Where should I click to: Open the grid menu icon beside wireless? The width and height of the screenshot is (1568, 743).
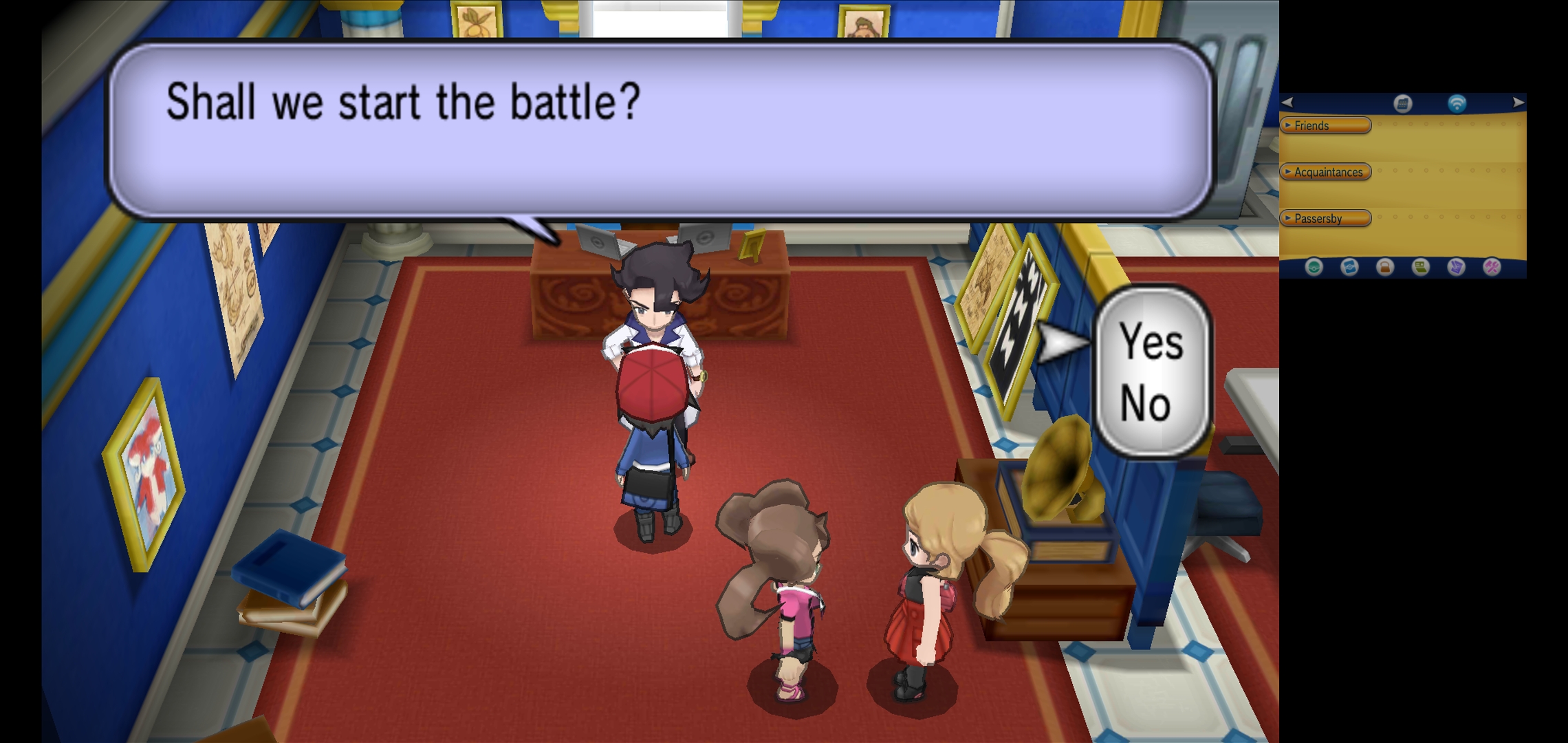1403,103
